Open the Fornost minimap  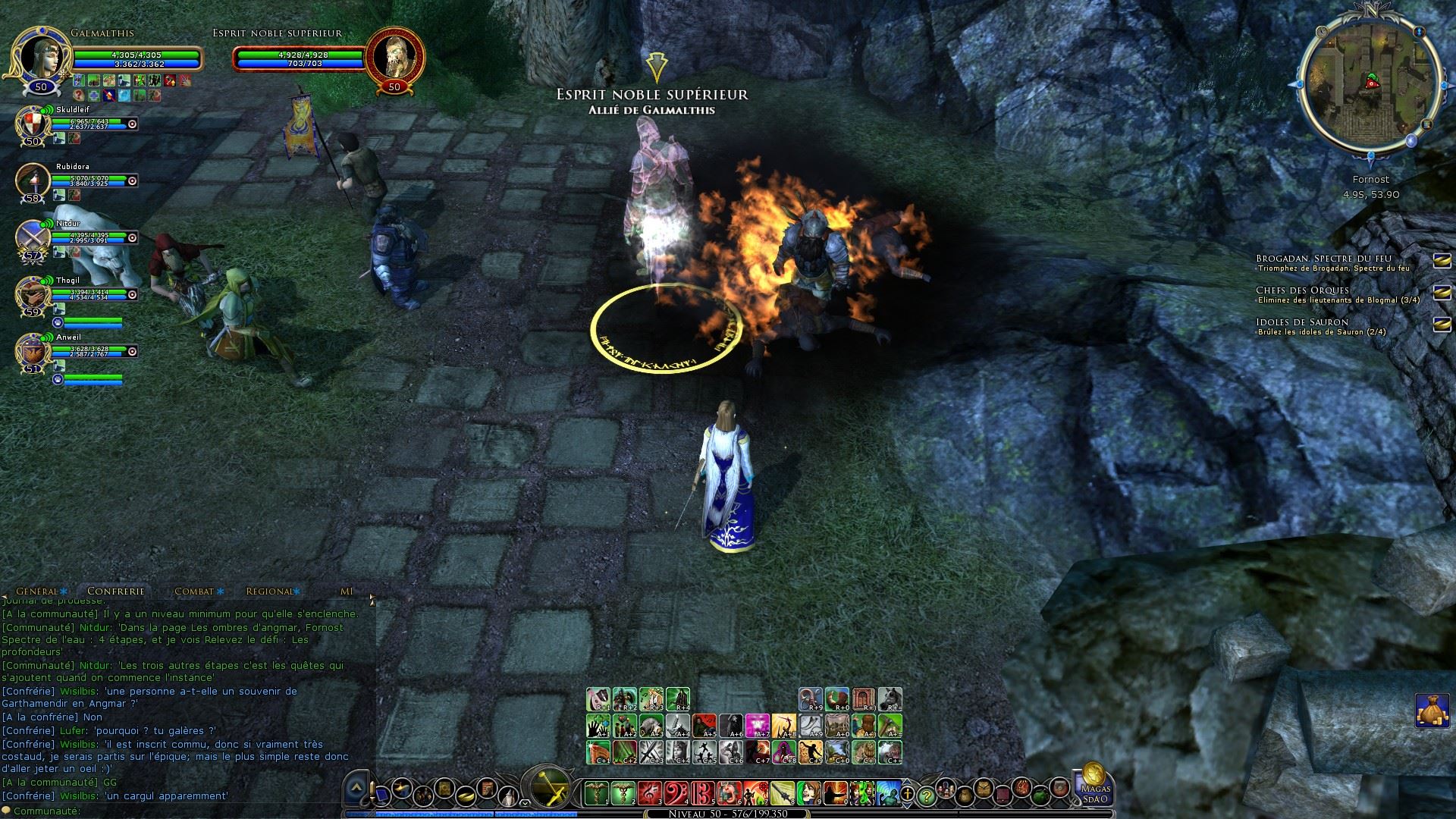(x=1370, y=83)
